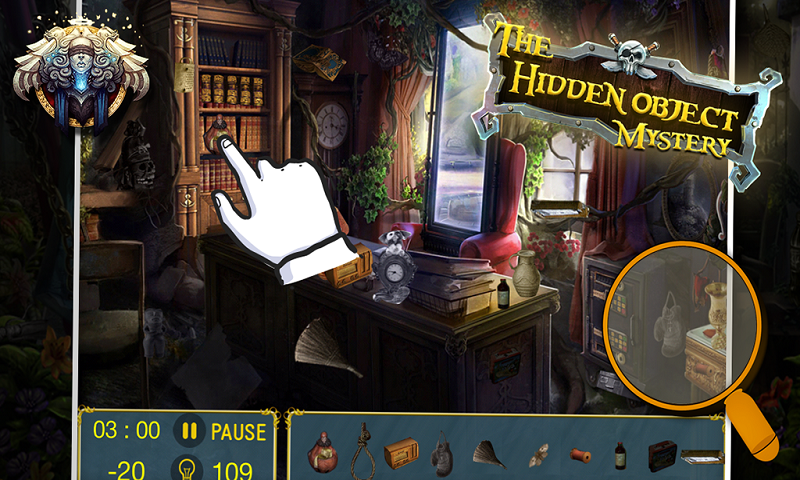Use the lightbulb hint button

click(x=185, y=466)
